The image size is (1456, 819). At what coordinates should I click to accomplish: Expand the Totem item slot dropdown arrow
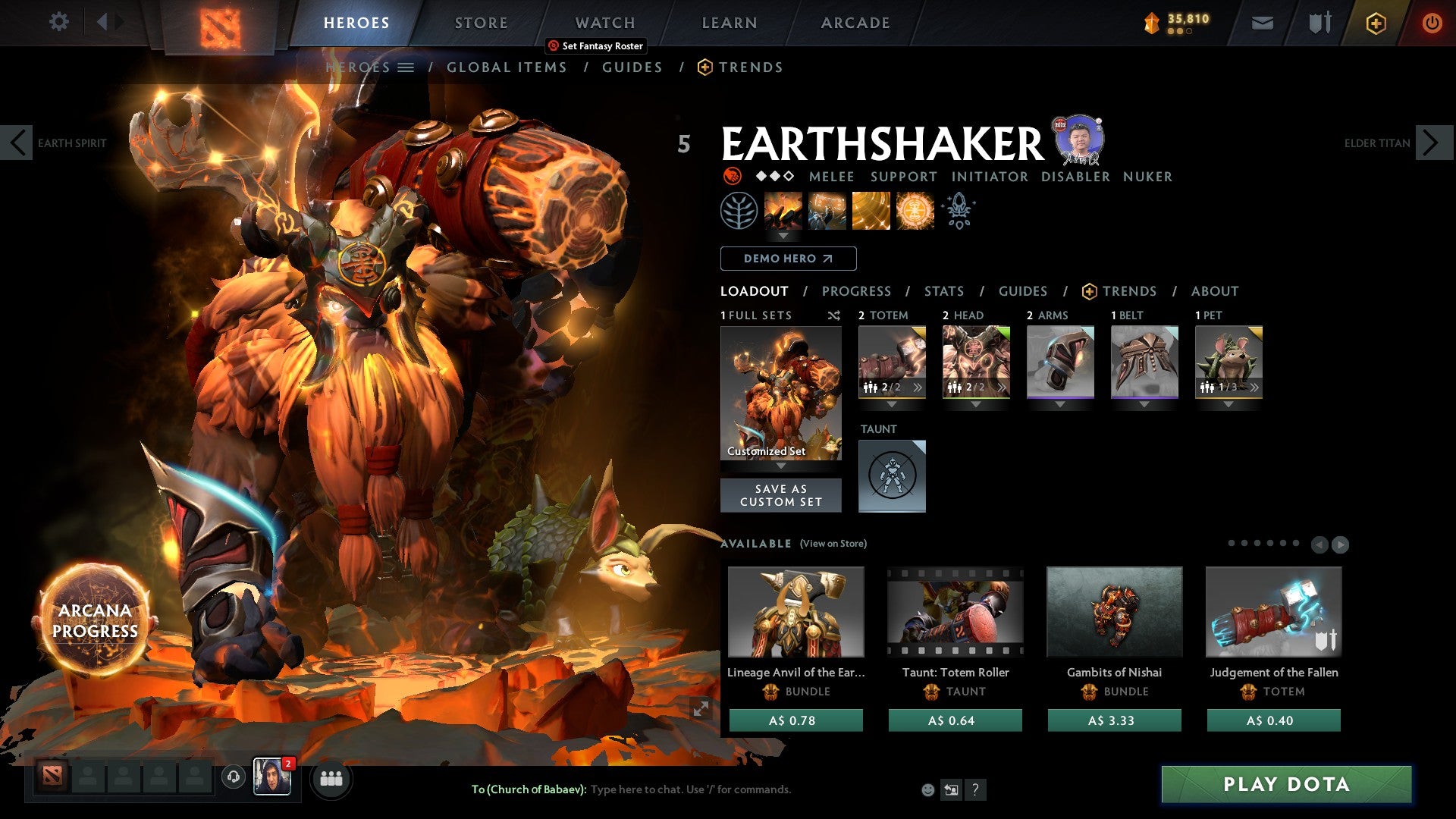(x=893, y=404)
